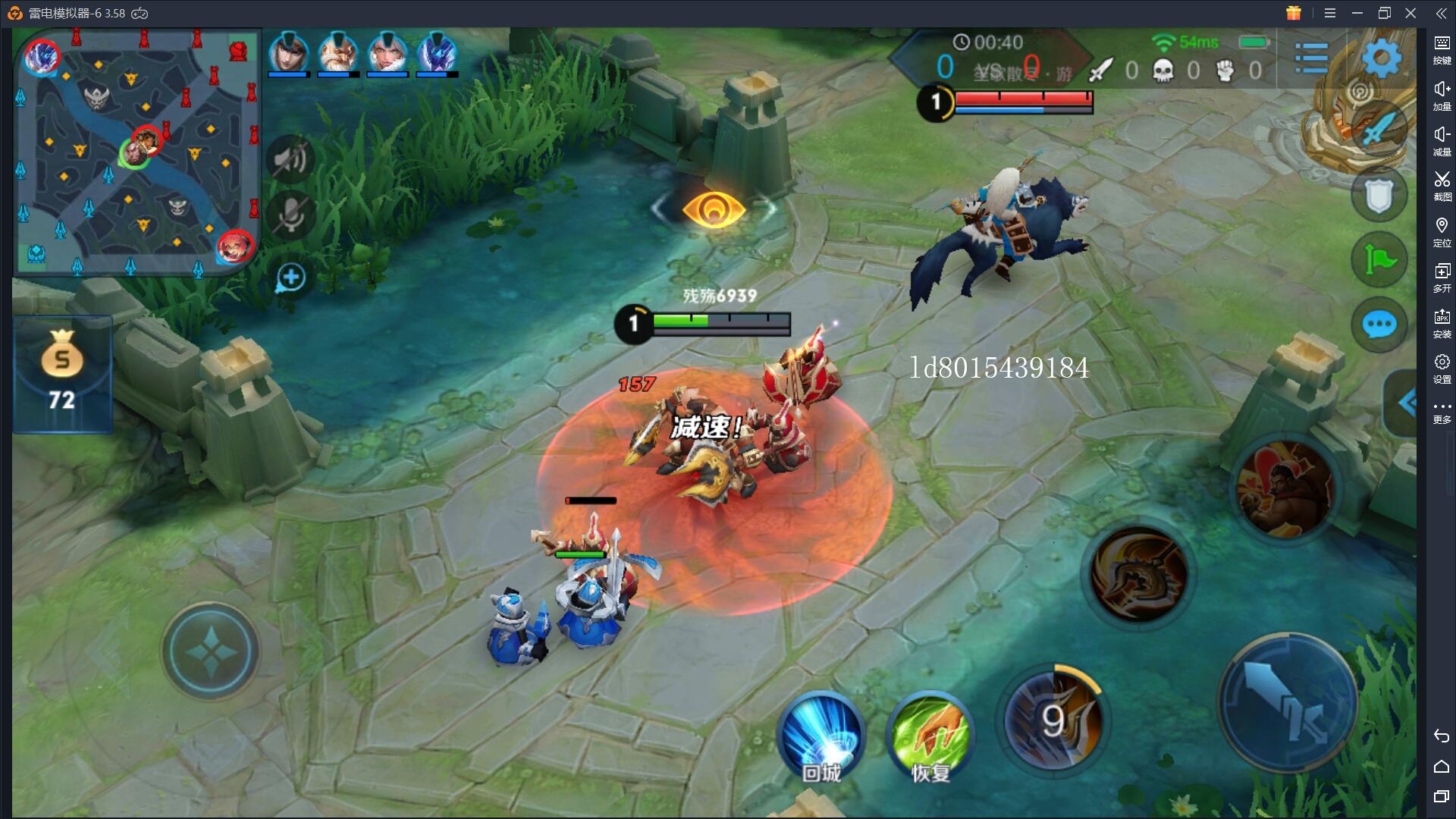Tap the skill on 9-second cooldown

click(x=1053, y=719)
